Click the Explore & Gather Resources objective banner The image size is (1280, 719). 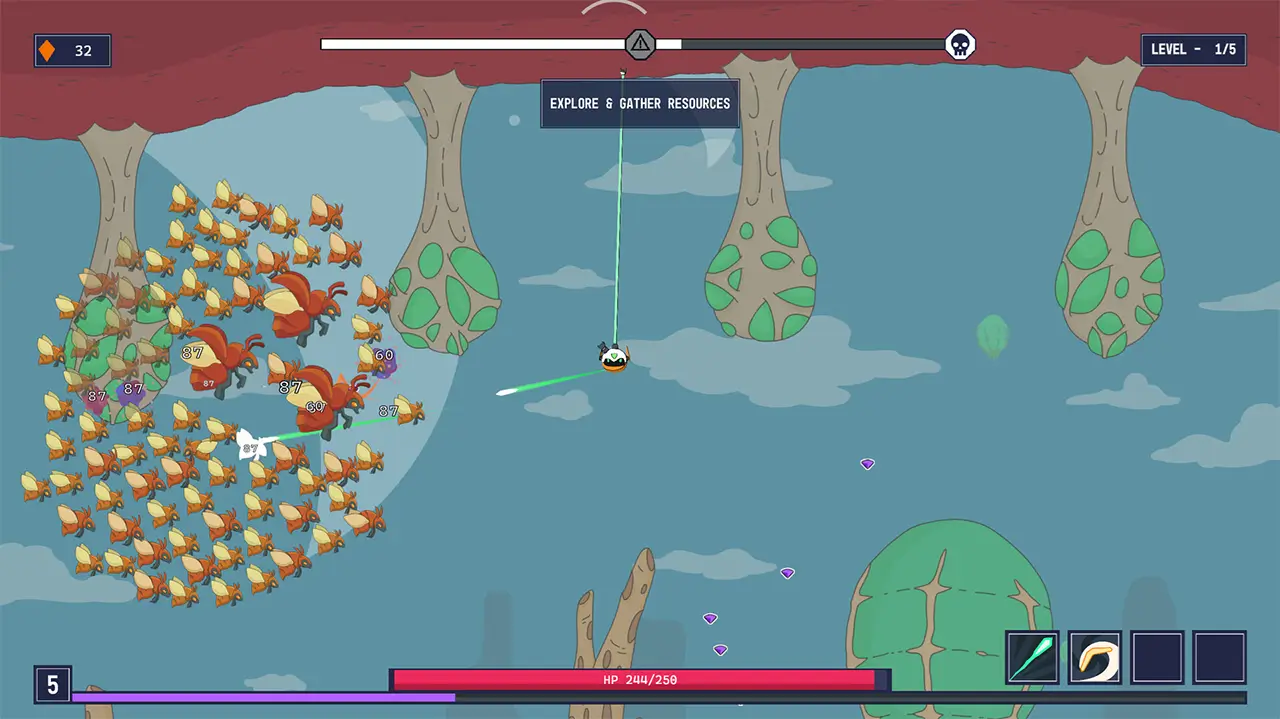(640, 104)
